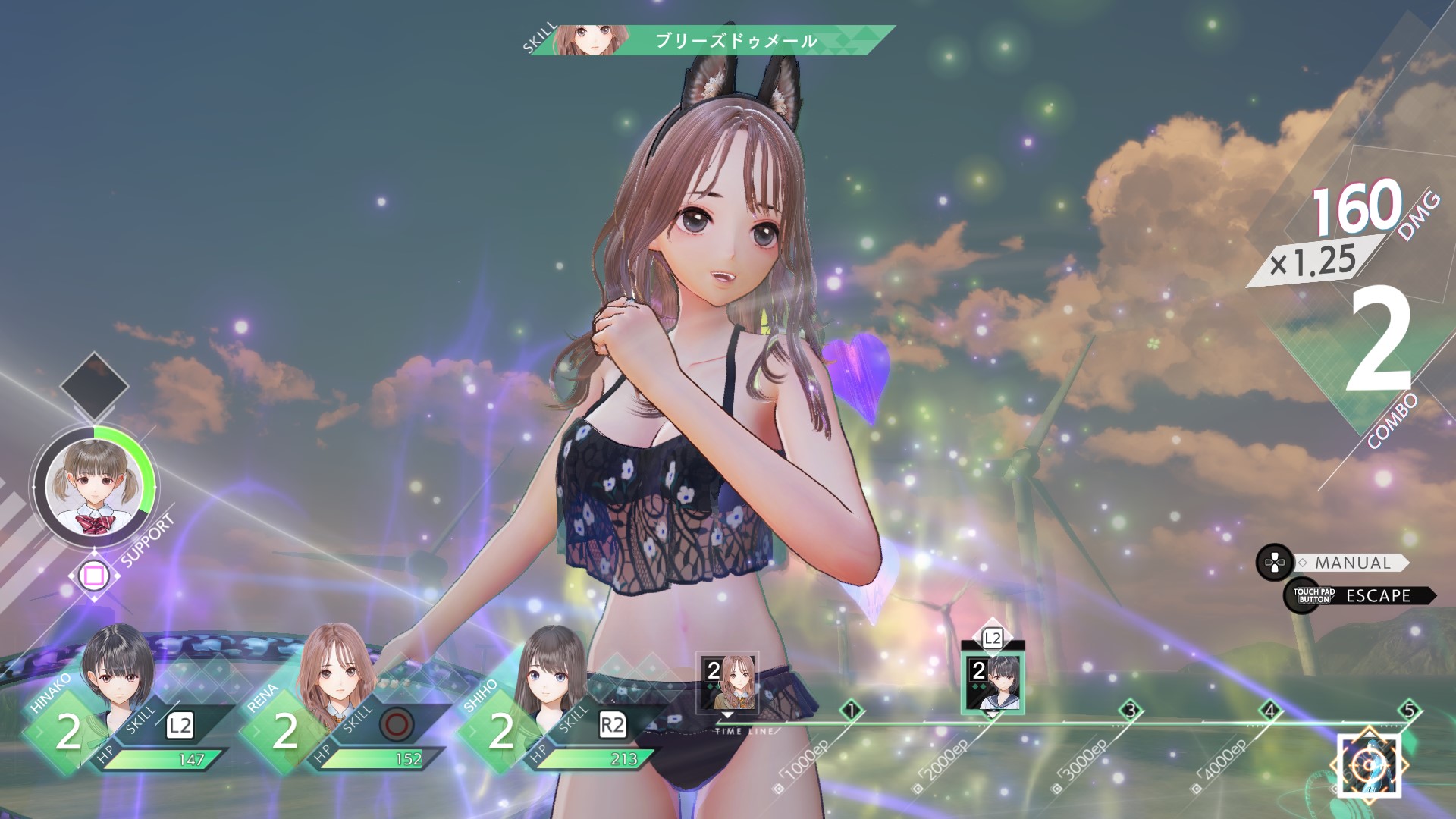Click the skill name banner portrait
1456x819 pixels.
point(583,40)
